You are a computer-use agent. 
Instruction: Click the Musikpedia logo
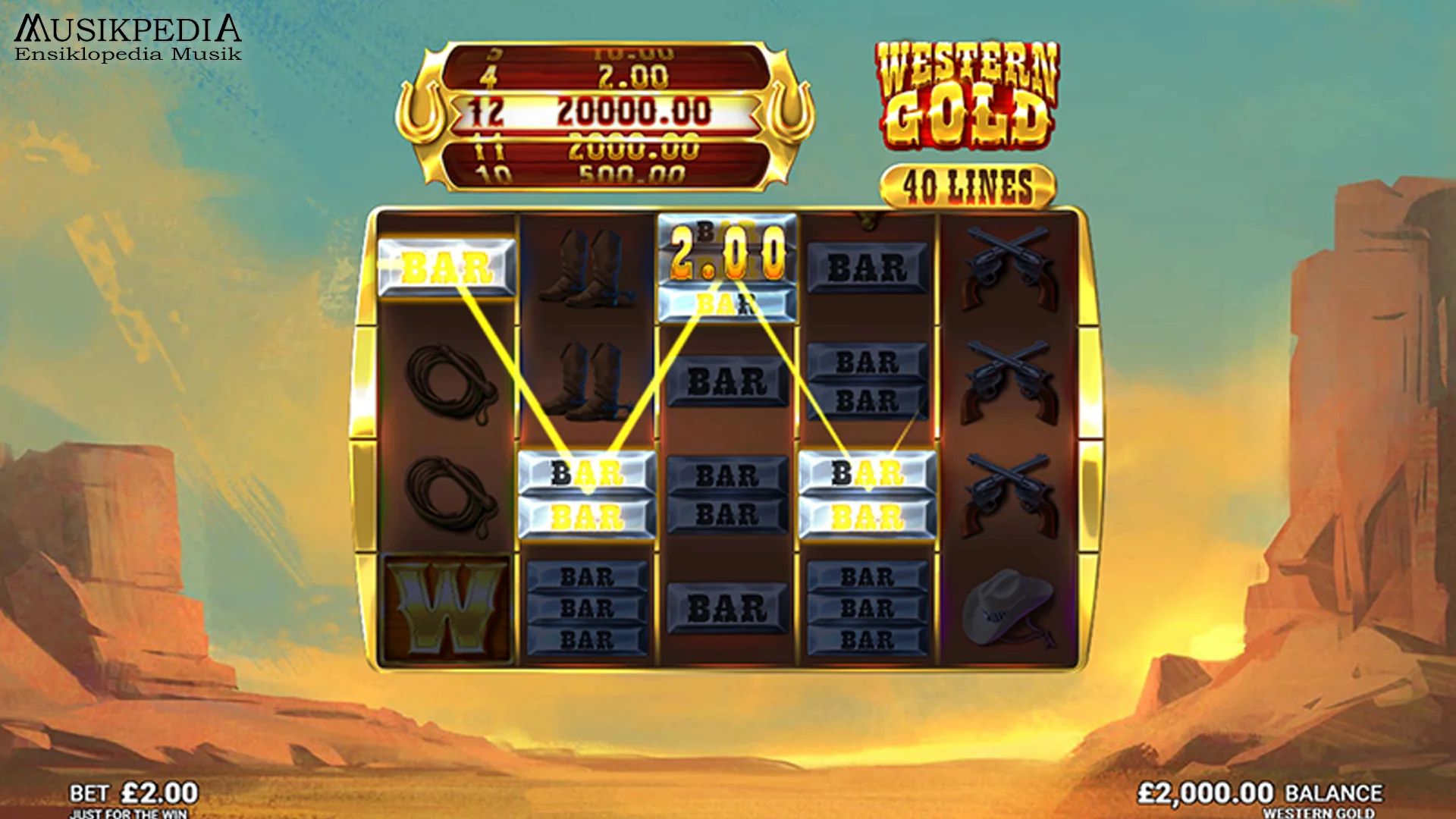point(125,34)
